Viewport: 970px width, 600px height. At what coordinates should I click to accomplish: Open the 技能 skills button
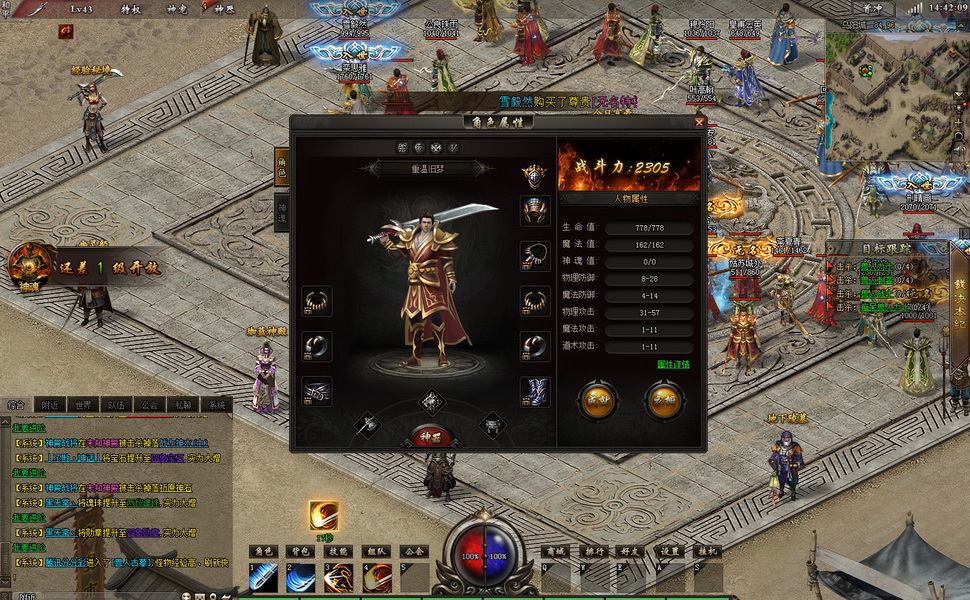(x=339, y=551)
